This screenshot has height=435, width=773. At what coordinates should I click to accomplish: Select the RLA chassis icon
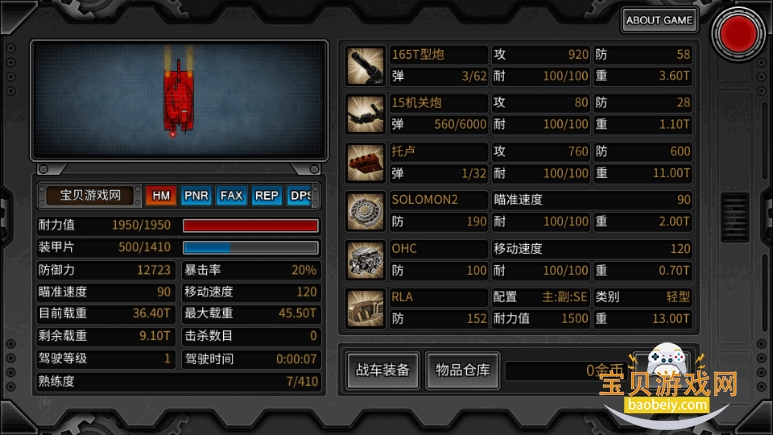click(x=365, y=307)
